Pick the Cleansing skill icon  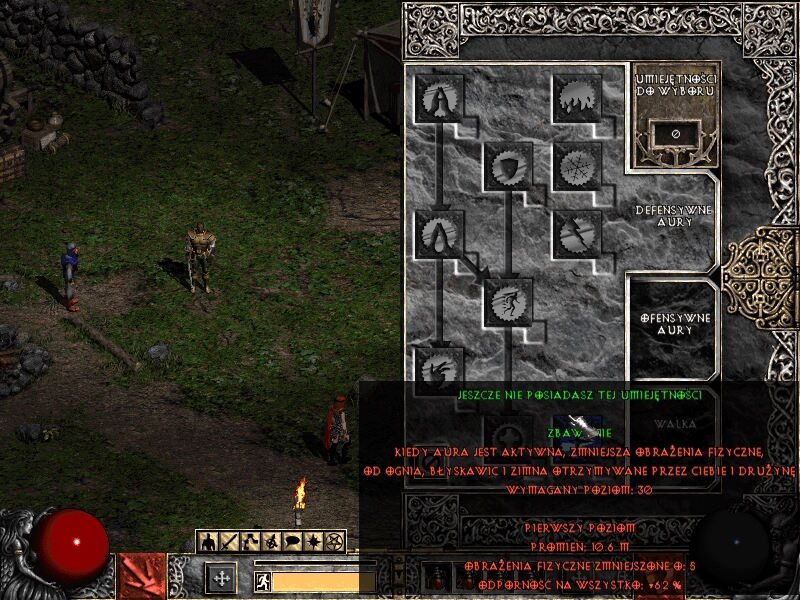coord(439,235)
